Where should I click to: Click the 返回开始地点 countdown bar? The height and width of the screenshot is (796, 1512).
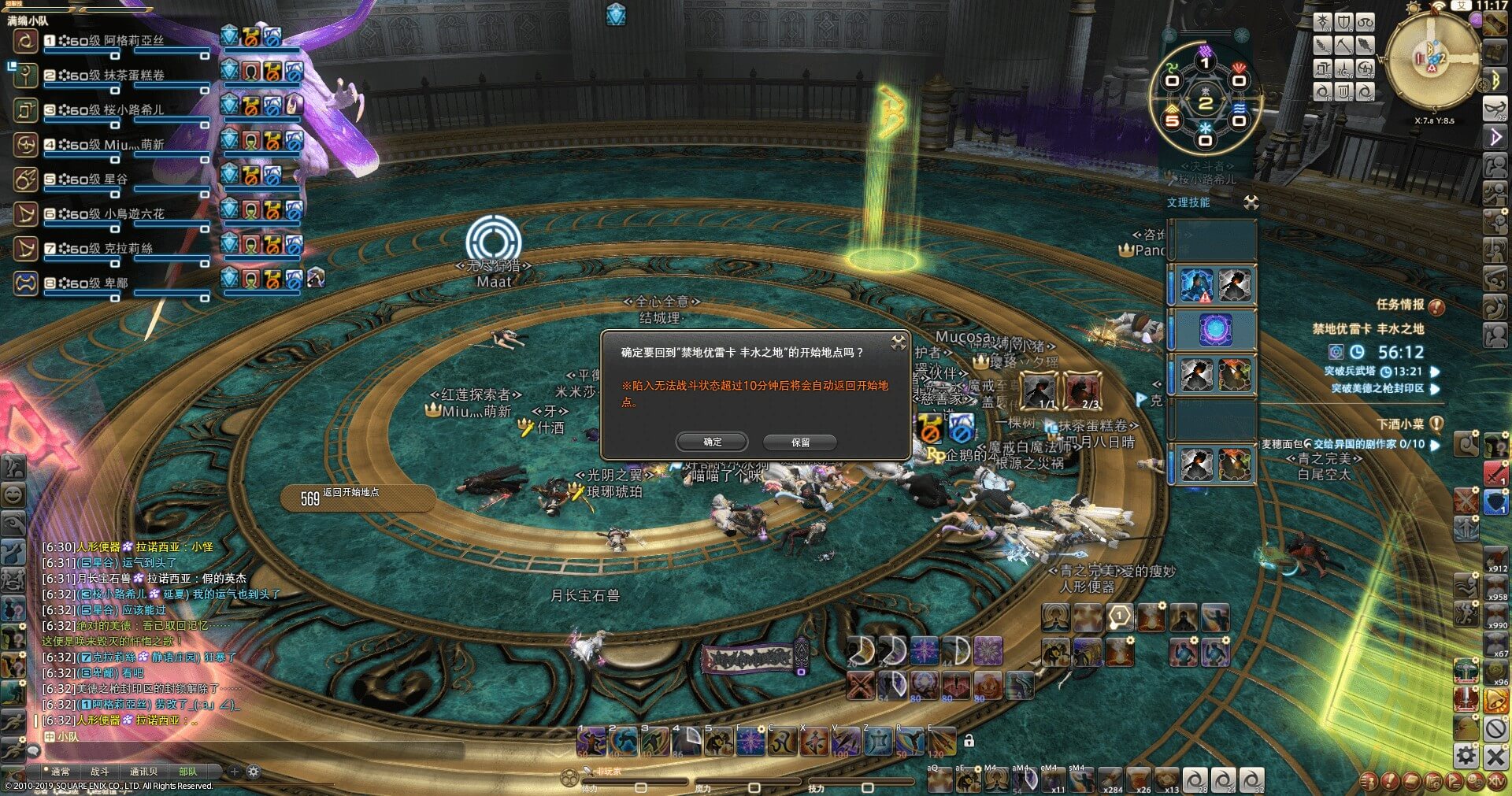coord(358,497)
